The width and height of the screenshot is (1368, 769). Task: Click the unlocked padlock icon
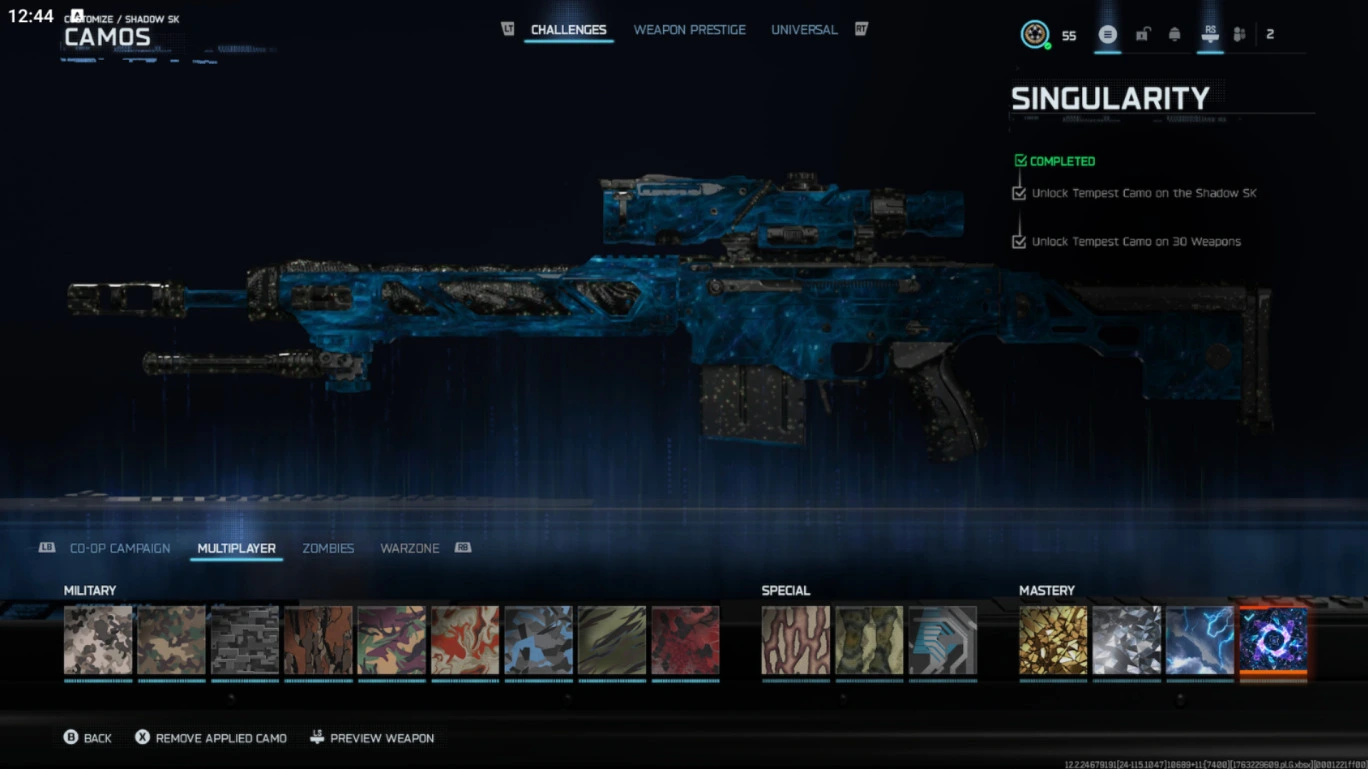[x=1142, y=33]
